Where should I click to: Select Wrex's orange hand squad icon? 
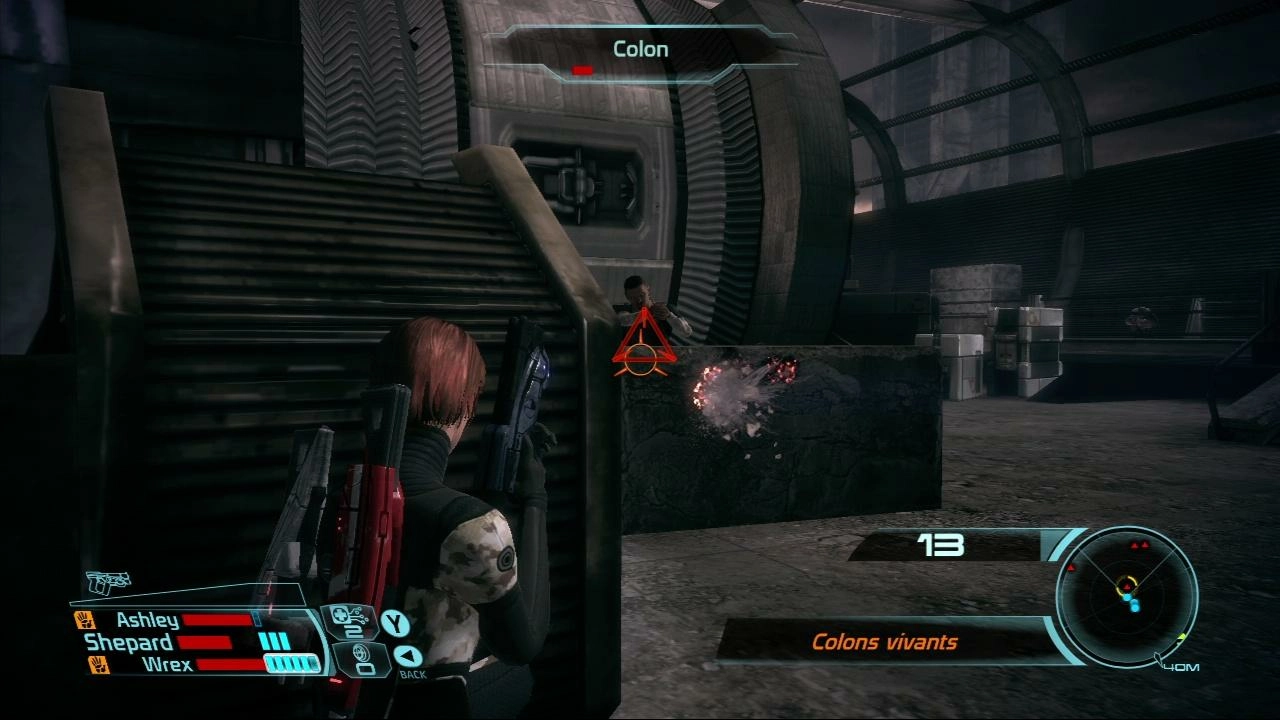pyautogui.click(x=99, y=664)
